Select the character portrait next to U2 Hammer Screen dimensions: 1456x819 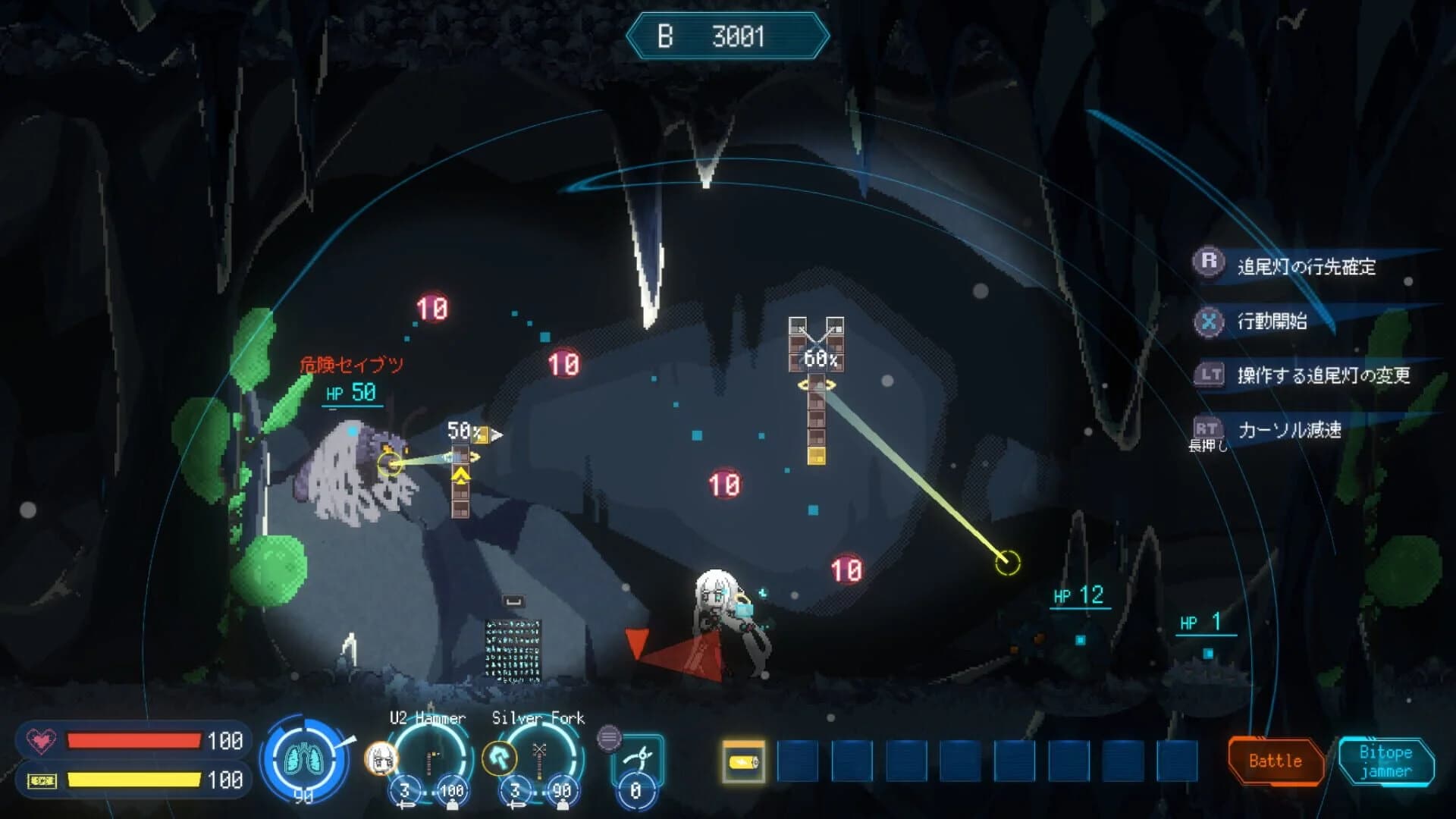pyautogui.click(x=379, y=758)
